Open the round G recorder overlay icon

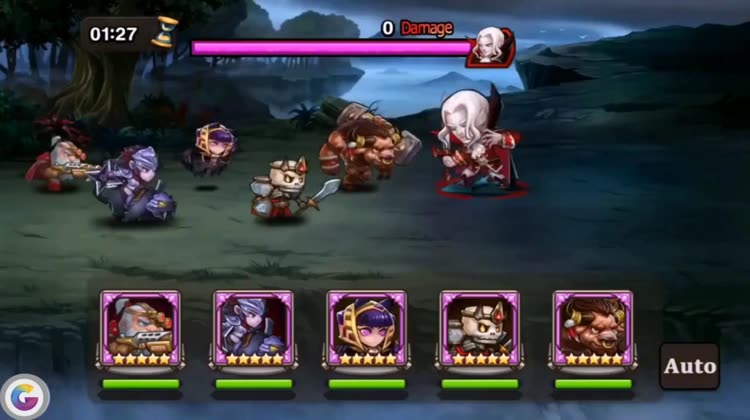26,398
